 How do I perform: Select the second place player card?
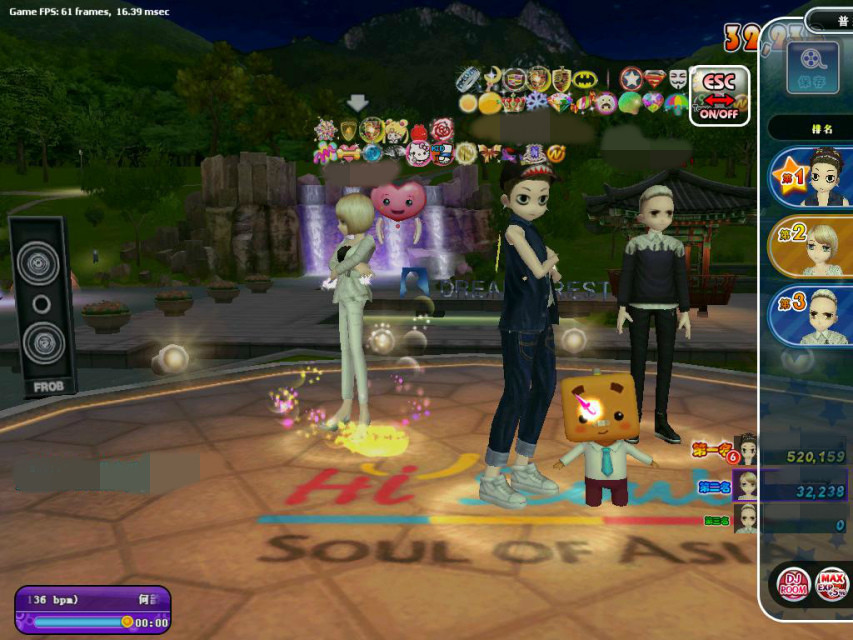tap(812, 246)
